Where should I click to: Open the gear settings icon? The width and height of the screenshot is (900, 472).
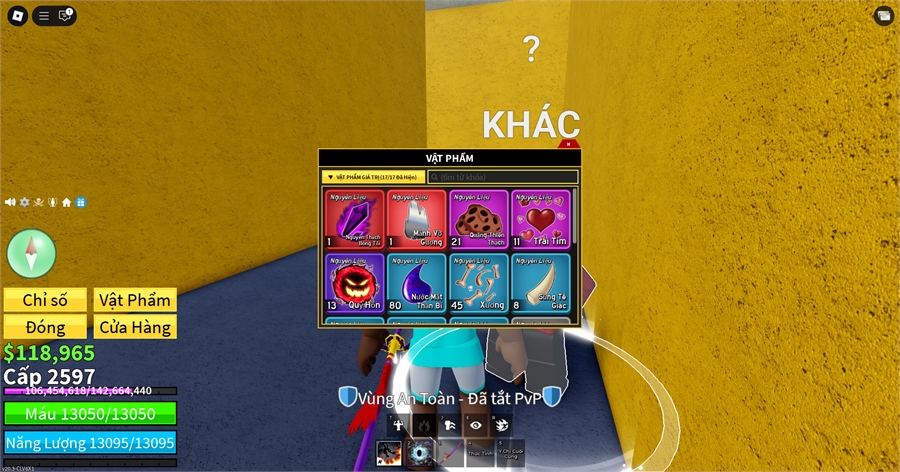coord(25,202)
